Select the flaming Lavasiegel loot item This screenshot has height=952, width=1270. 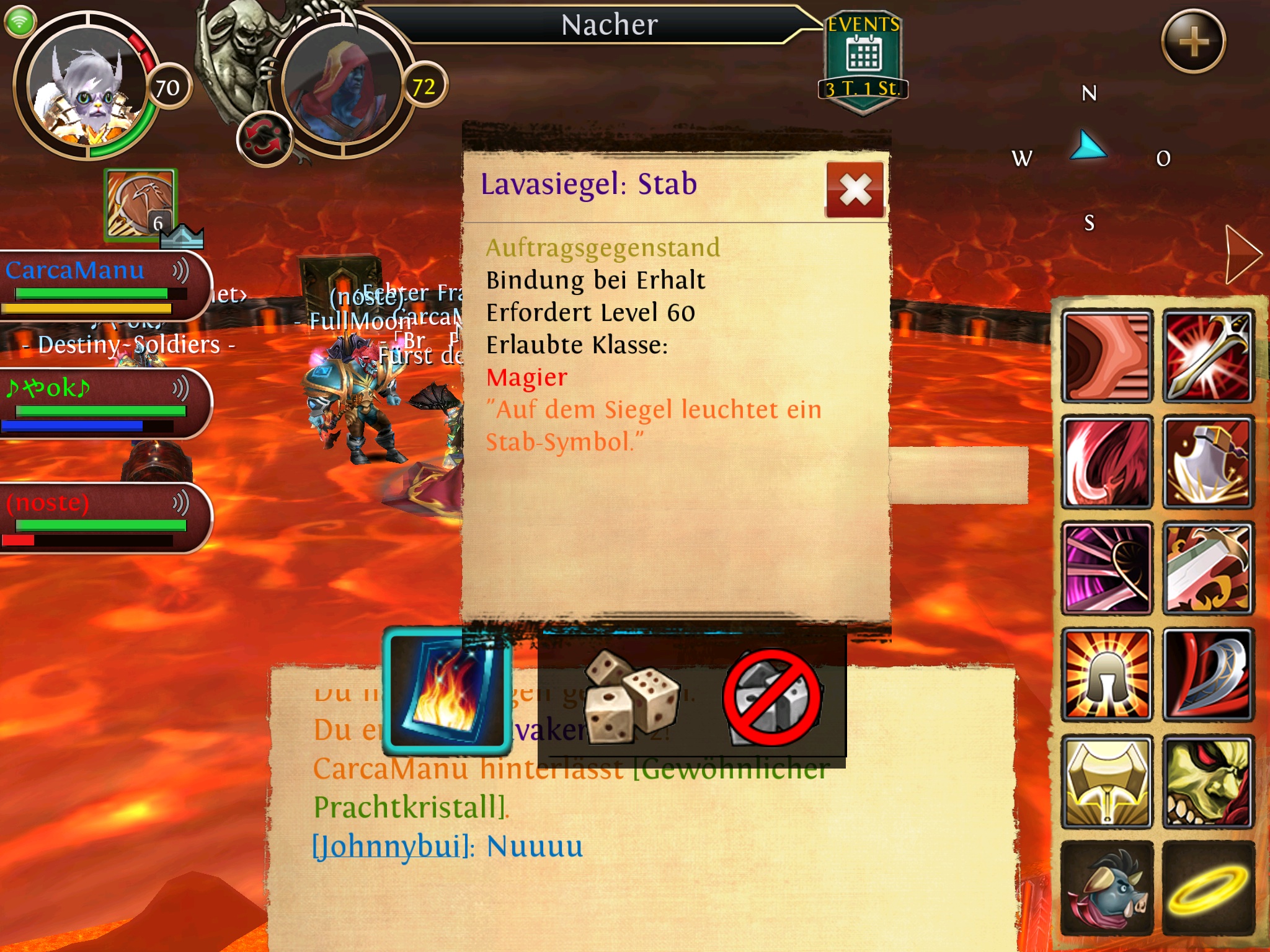tap(447, 691)
